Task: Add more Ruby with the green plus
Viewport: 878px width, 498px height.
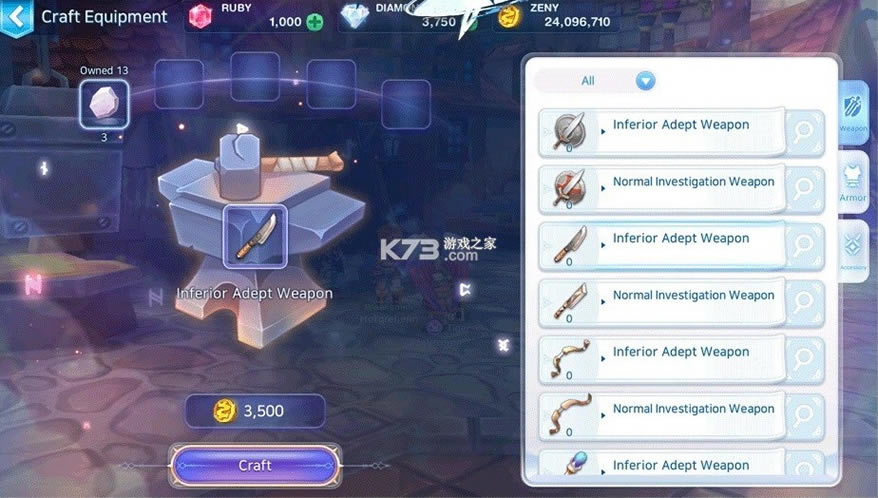Action: click(x=315, y=22)
